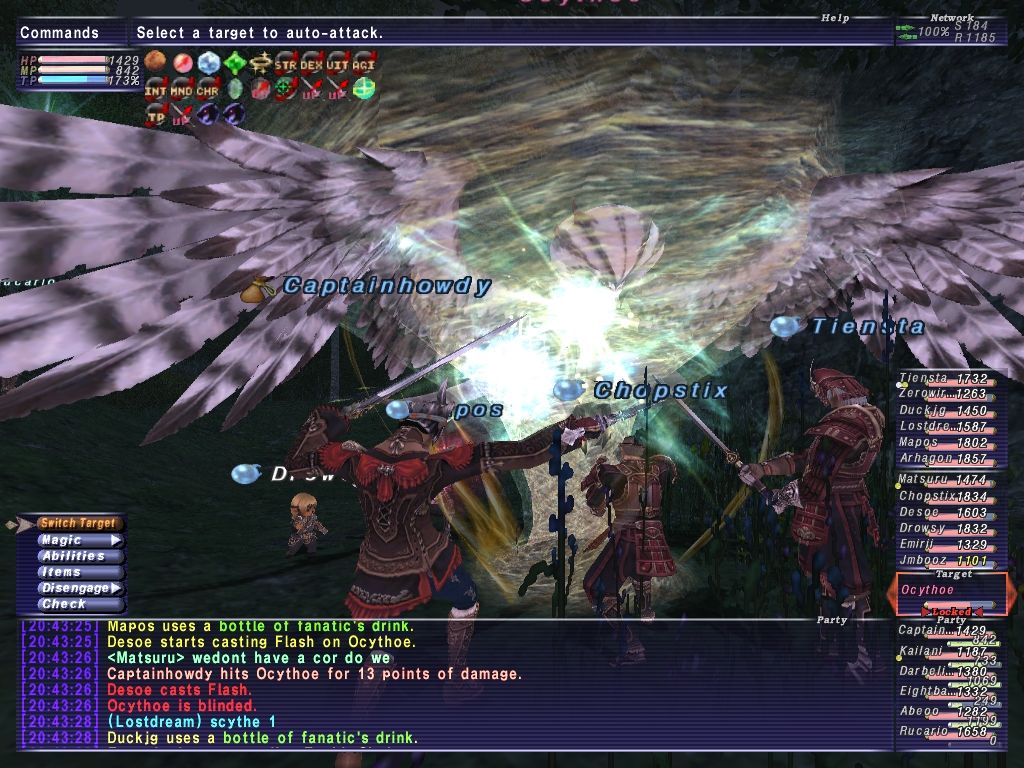Select the MND status effect icon
Screen dimensions: 1024x768
click(181, 90)
